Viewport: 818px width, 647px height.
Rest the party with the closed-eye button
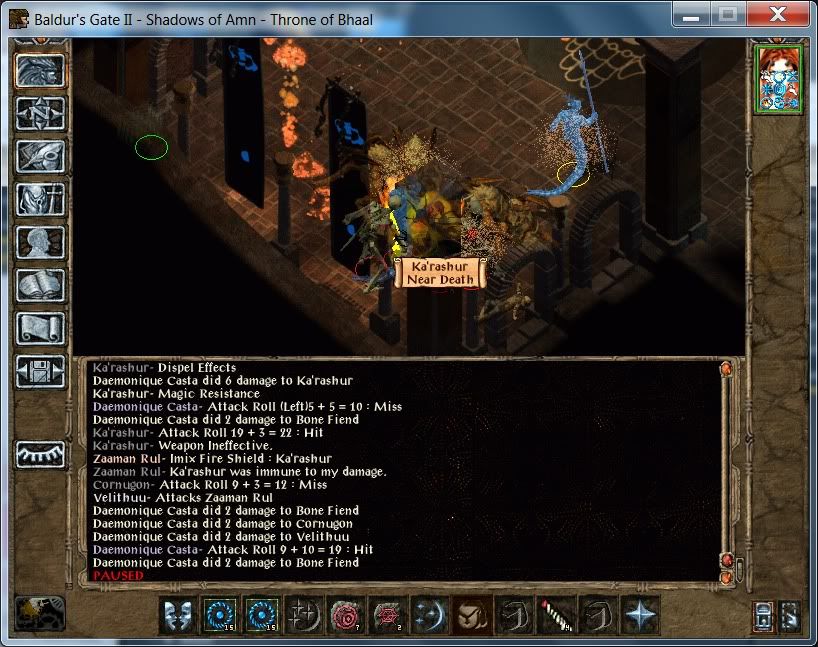pos(41,453)
